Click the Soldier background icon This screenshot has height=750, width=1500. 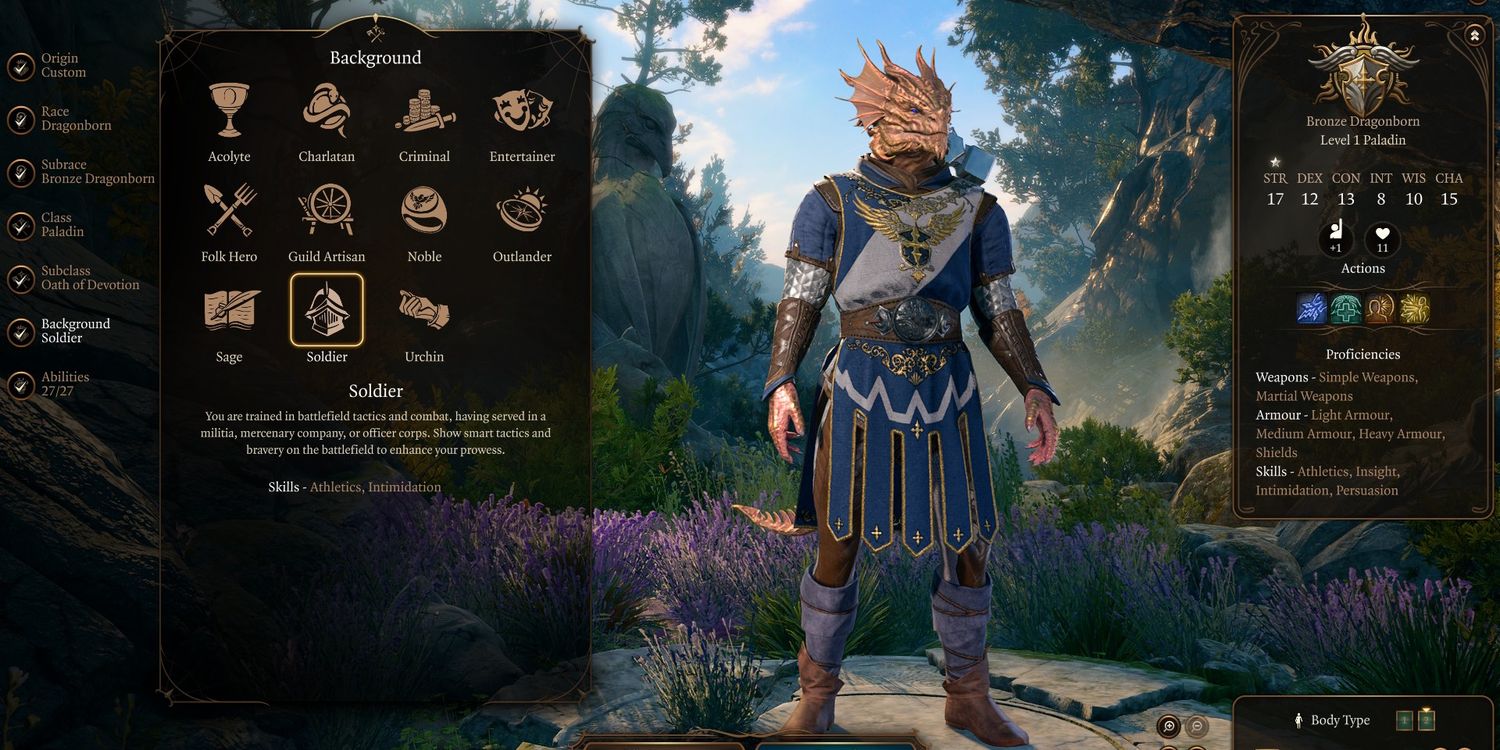click(327, 311)
